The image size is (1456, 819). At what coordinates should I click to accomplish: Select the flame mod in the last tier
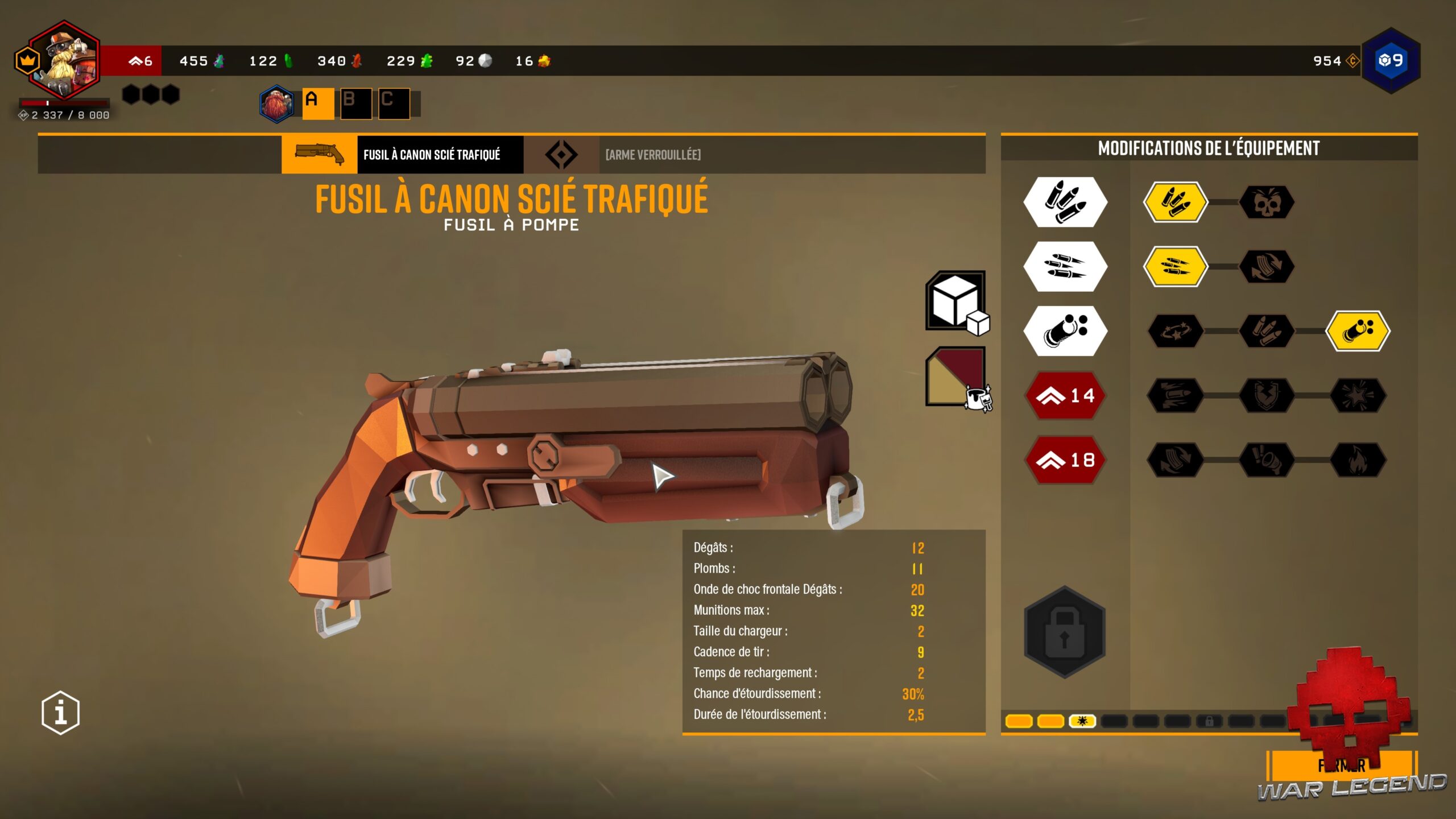click(1358, 460)
